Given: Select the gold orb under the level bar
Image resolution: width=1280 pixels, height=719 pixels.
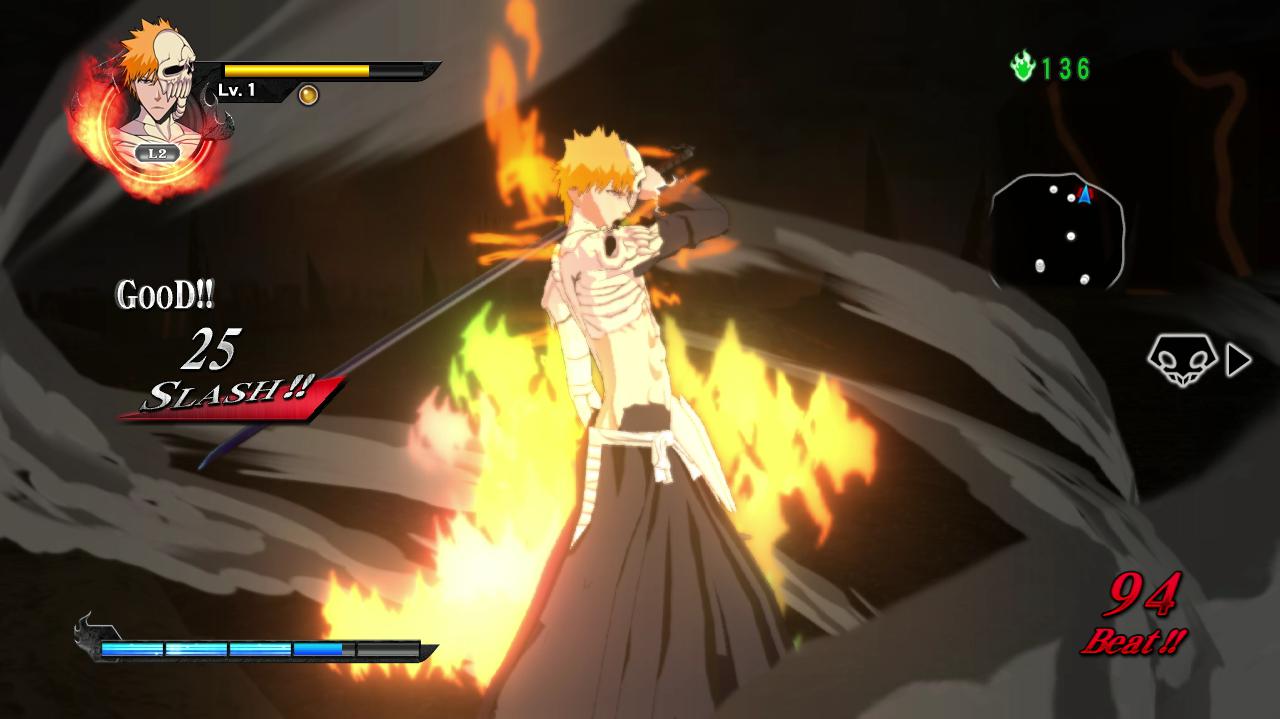Looking at the screenshot, I should (x=308, y=95).
